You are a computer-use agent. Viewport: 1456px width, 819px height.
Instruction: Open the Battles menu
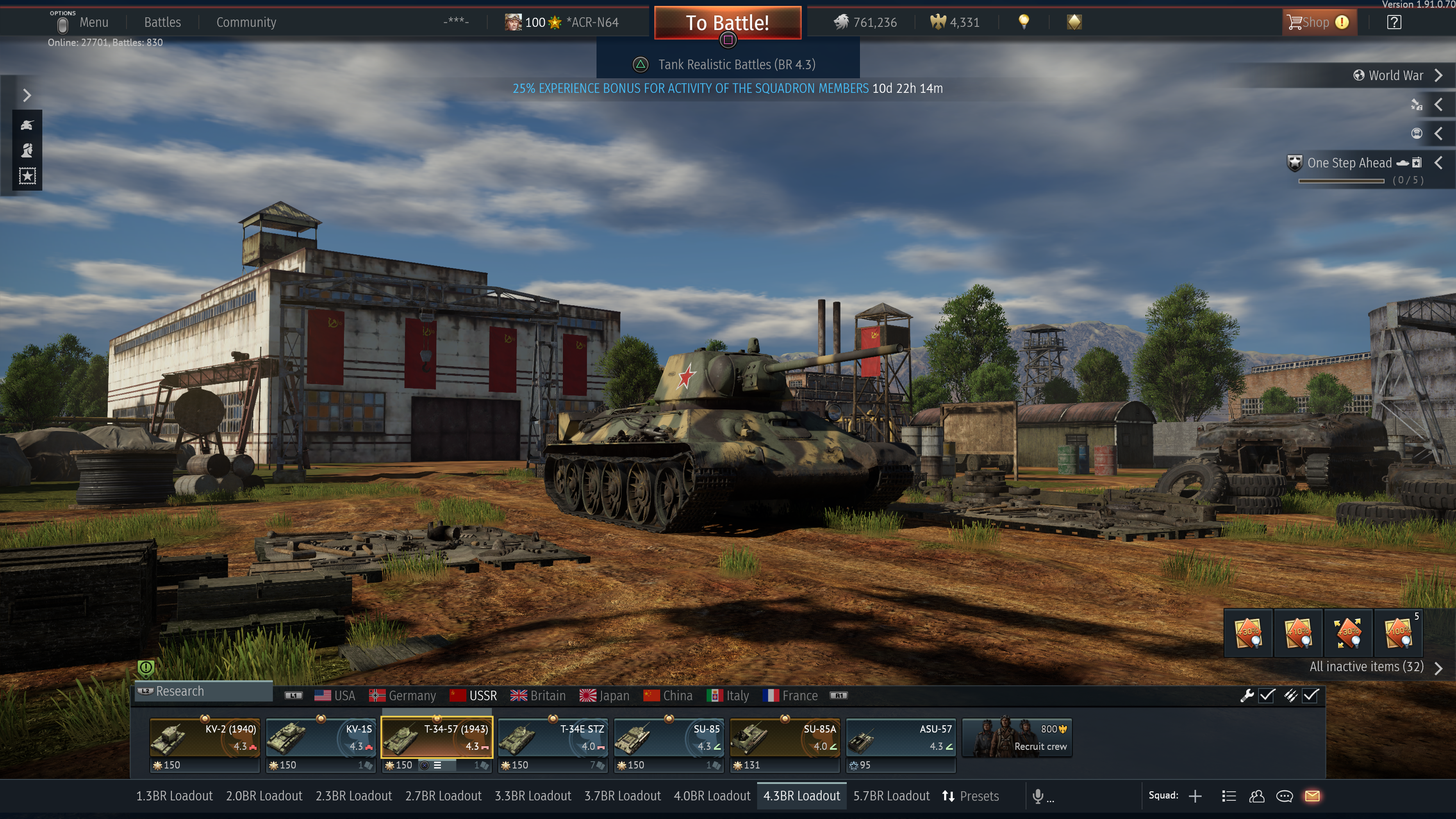point(162,23)
